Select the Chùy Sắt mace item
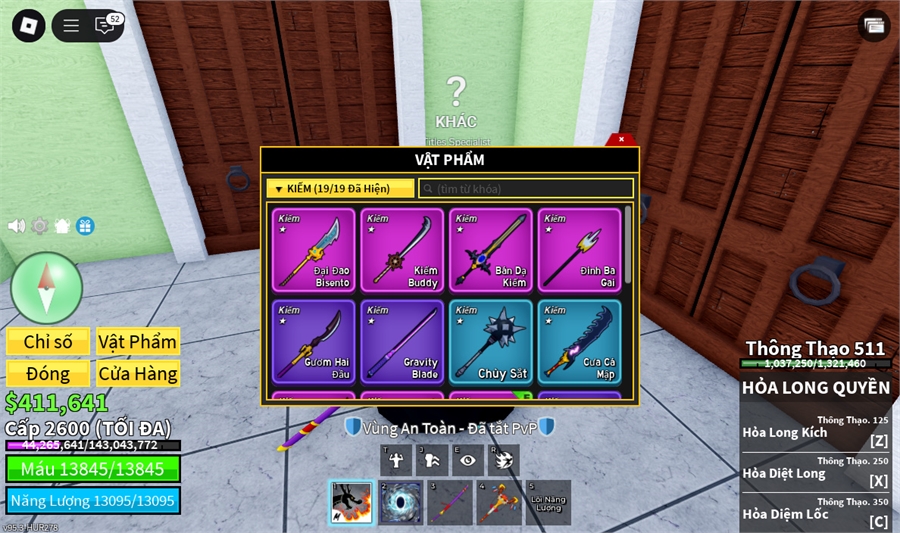Screen dimensions: 900x533 pos(490,341)
